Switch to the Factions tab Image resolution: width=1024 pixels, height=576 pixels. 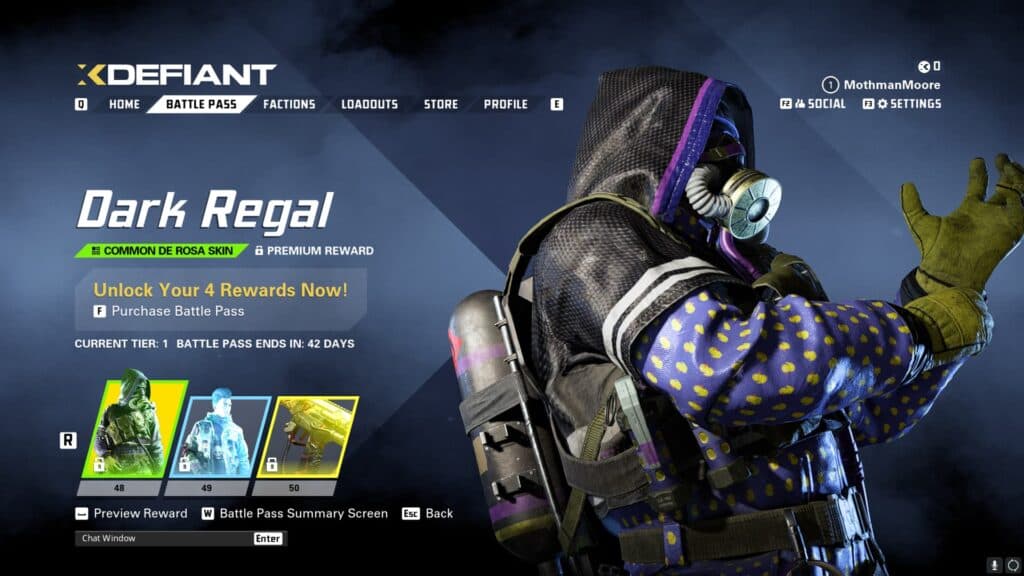(x=289, y=104)
